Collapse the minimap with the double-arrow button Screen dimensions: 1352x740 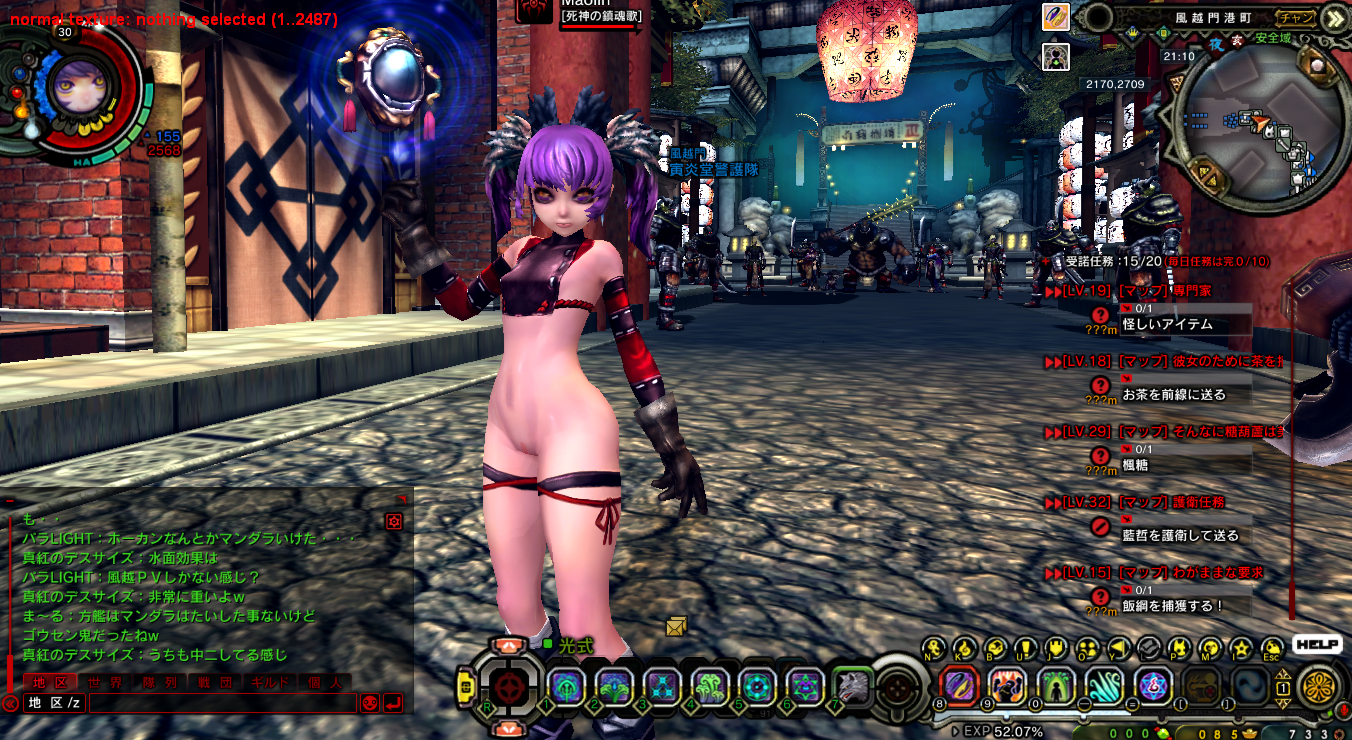pyautogui.click(x=1333, y=18)
